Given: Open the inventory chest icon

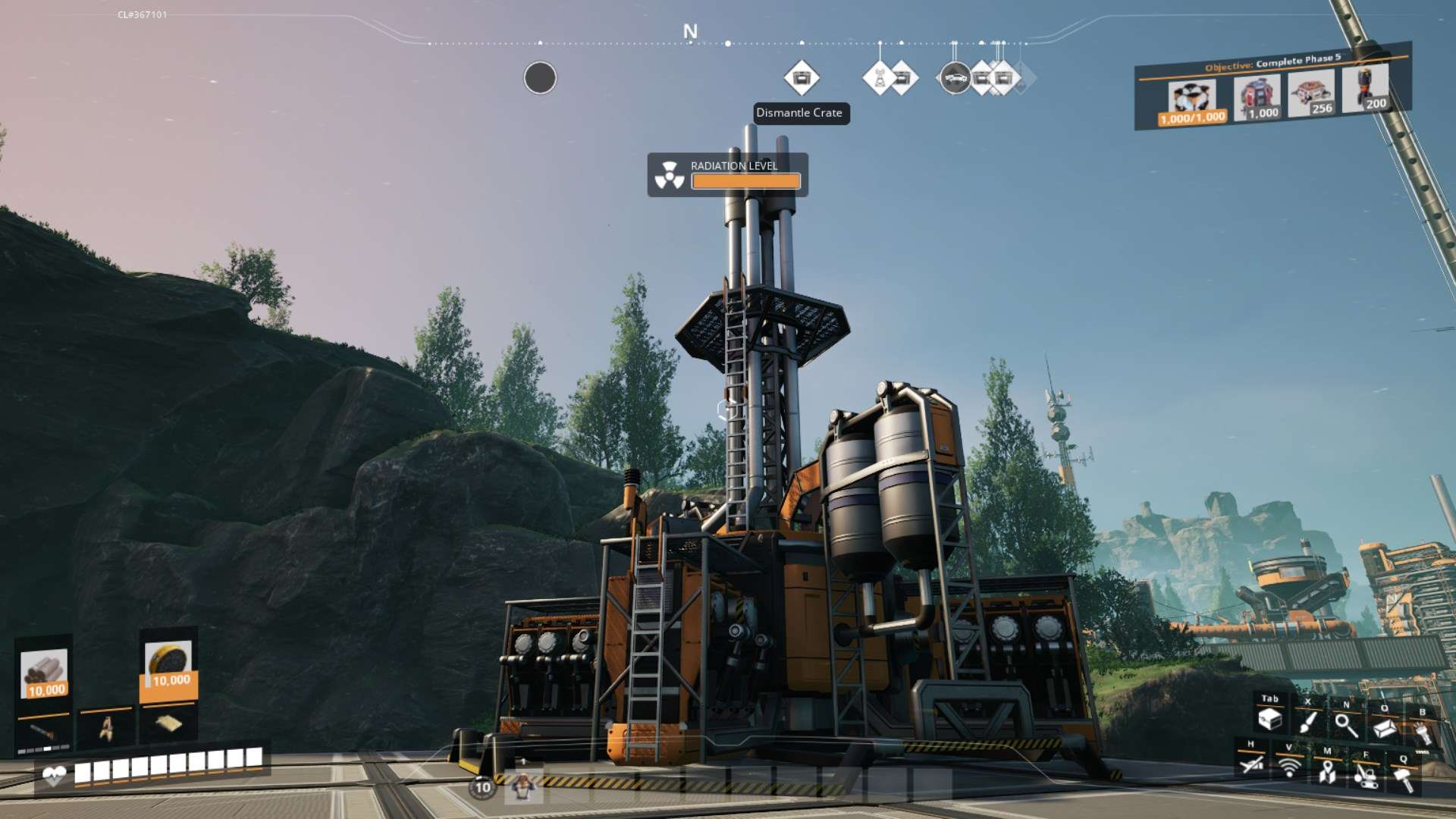Looking at the screenshot, I should [x=1269, y=719].
